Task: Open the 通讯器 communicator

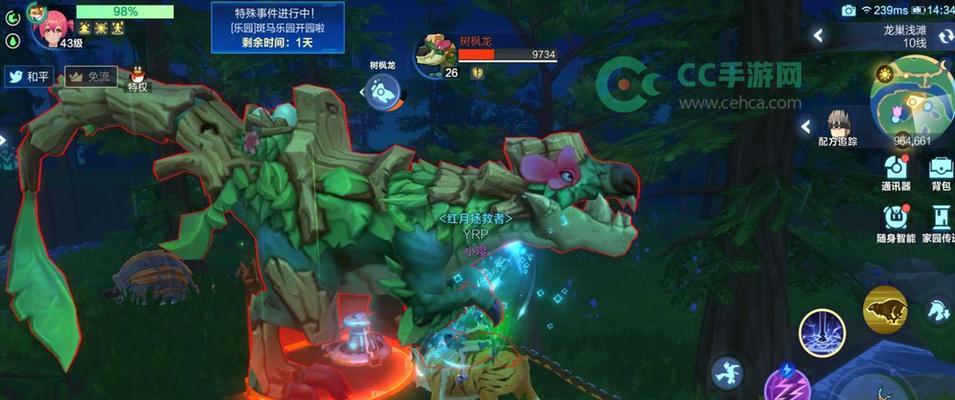Action: 895,172
